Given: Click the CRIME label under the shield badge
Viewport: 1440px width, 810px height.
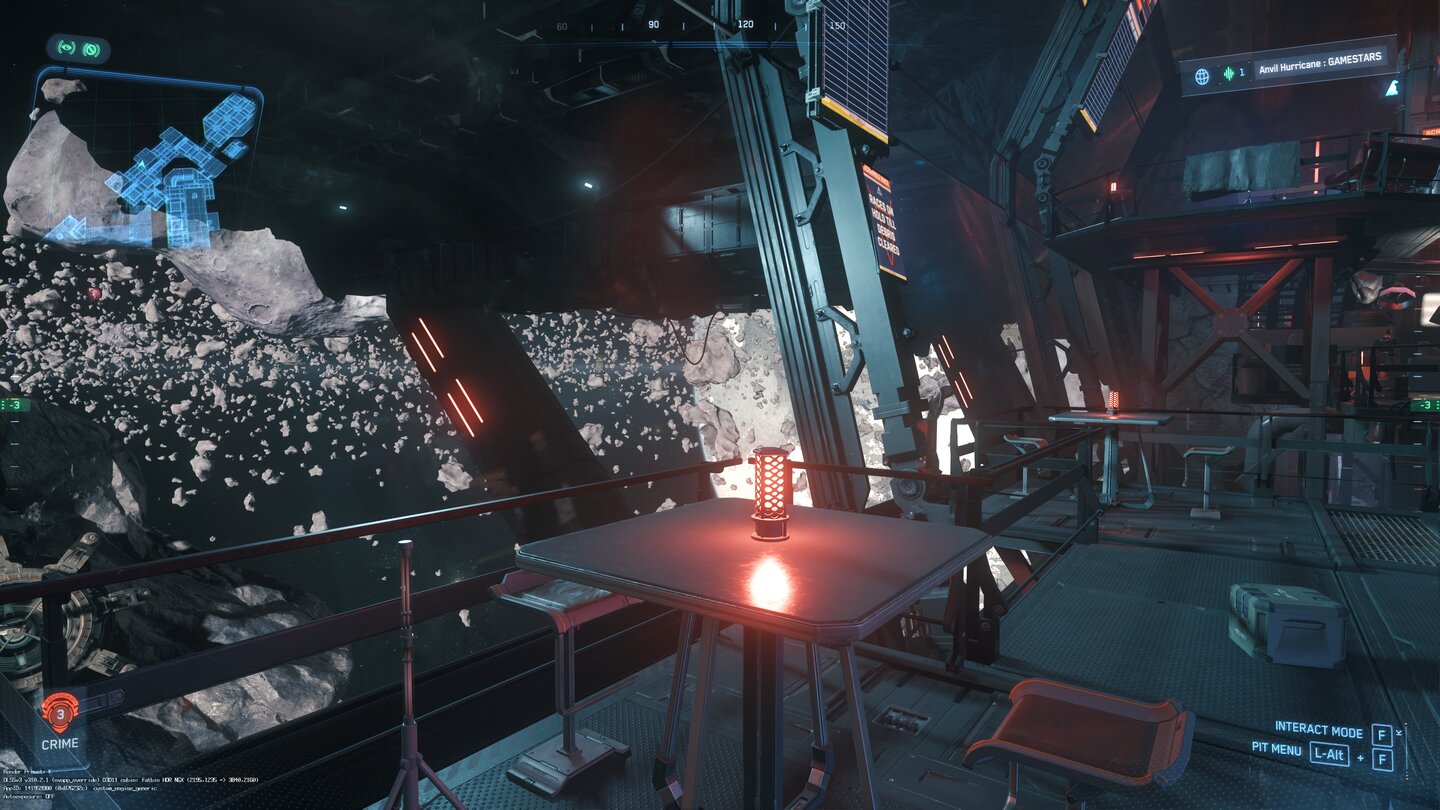Looking at the screenshot, I should pos(62,743).
